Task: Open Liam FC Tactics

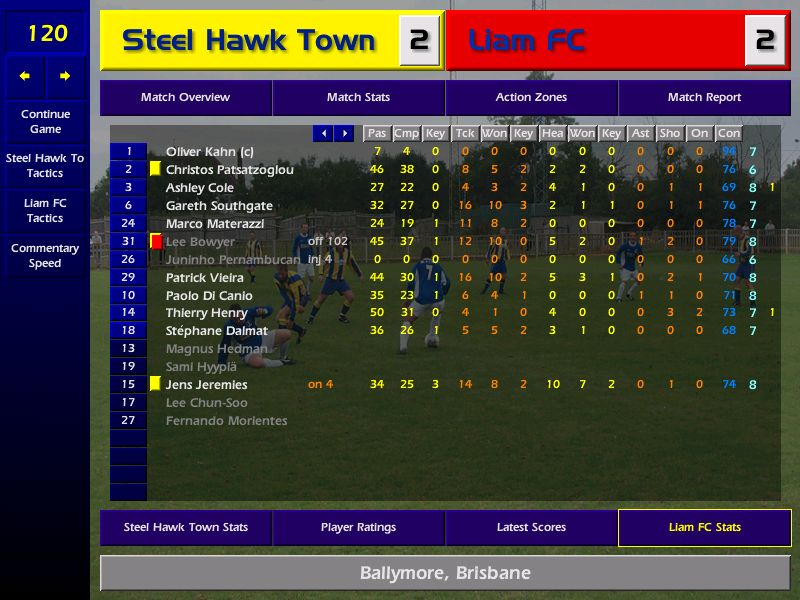Action: click(45, 210)
